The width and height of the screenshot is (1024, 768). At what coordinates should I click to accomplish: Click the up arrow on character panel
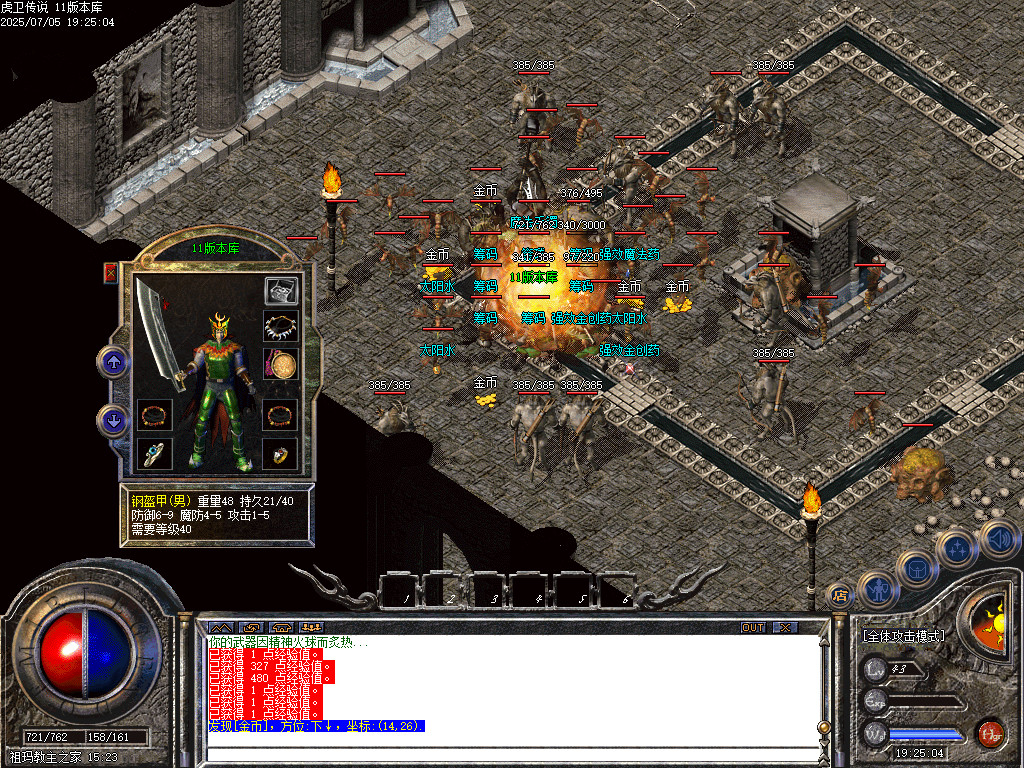[x=113, y=361]
